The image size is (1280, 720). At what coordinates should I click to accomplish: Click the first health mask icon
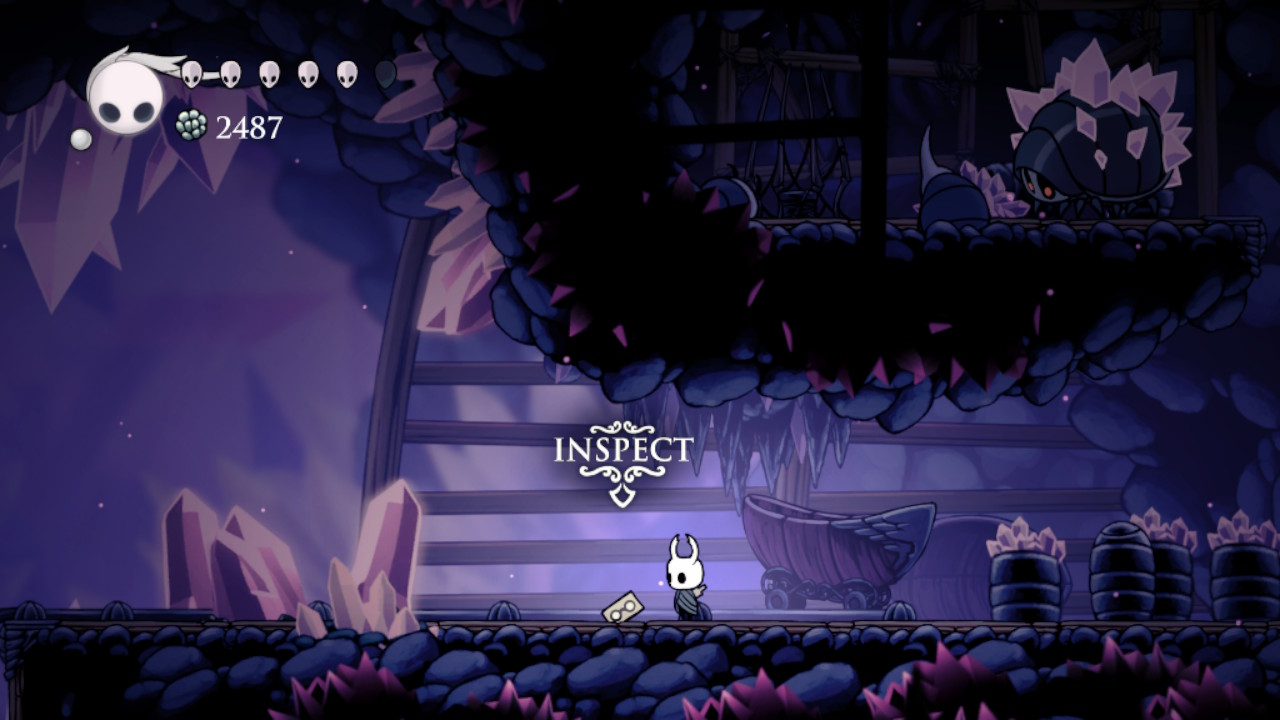[x=191, y=72]
